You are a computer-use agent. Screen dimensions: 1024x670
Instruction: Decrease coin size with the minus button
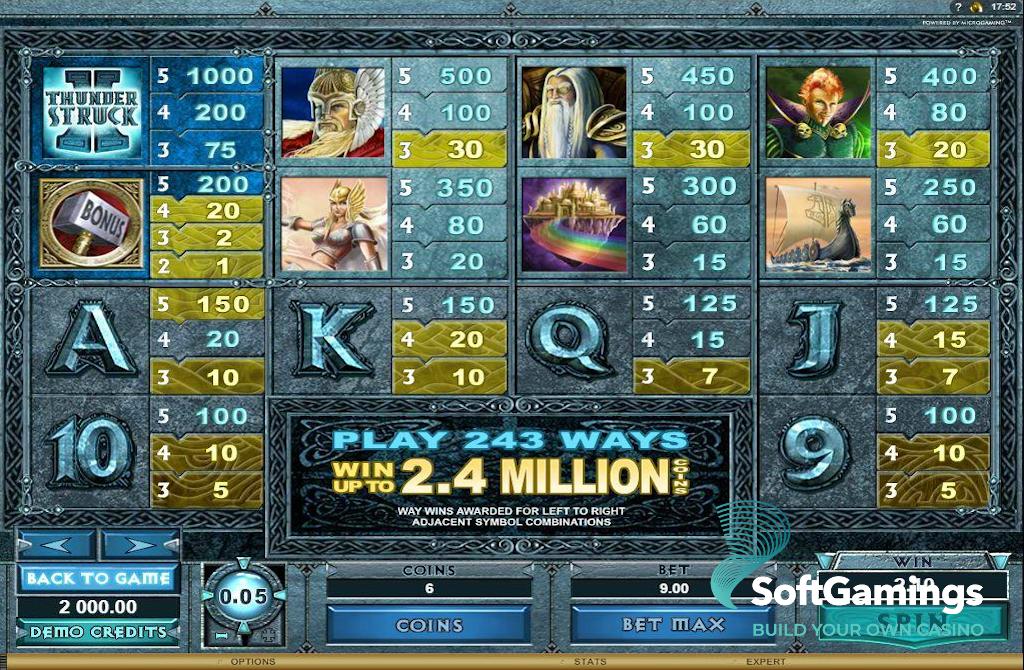pos(220,635)
